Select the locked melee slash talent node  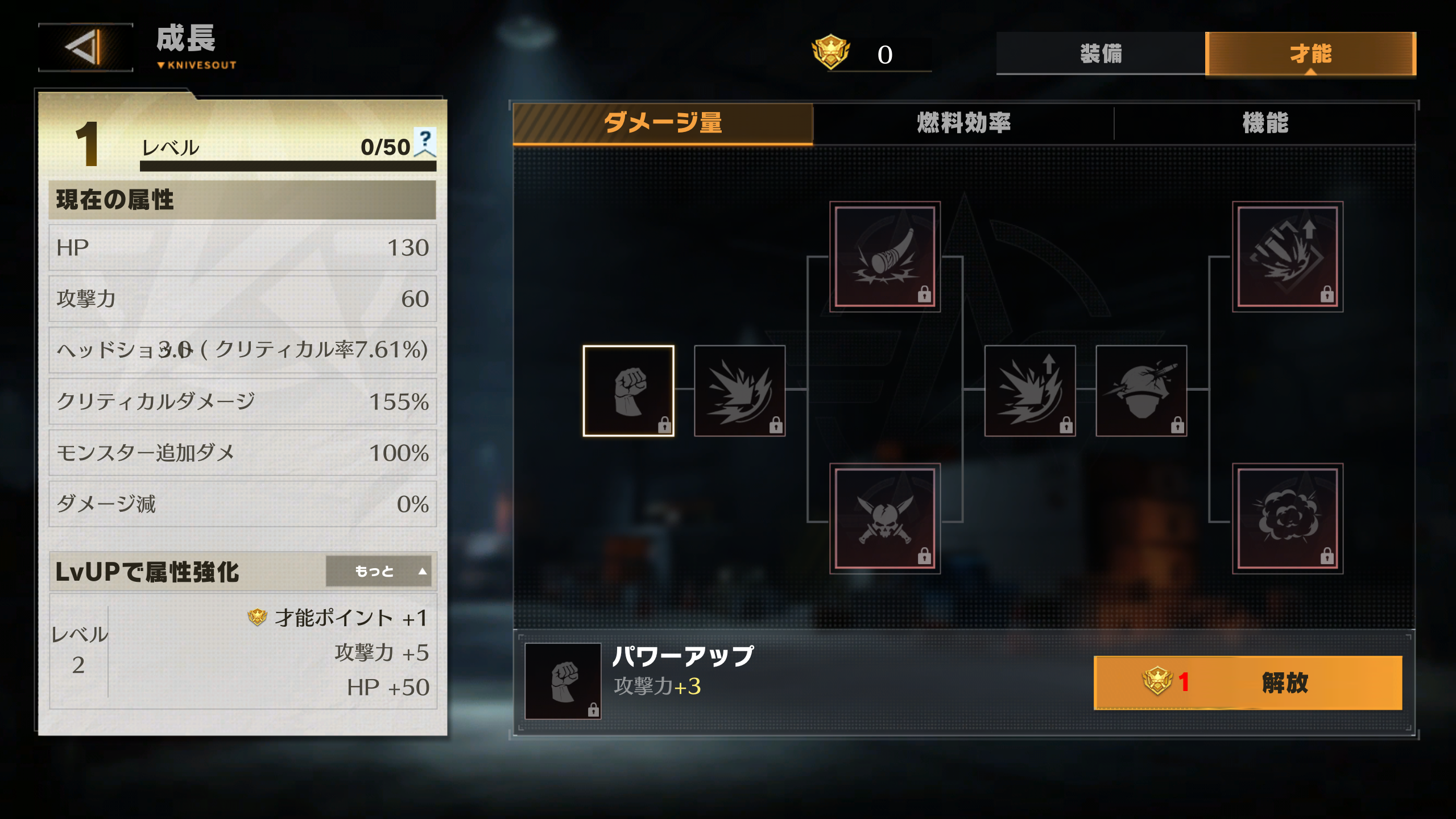[739, 392]
